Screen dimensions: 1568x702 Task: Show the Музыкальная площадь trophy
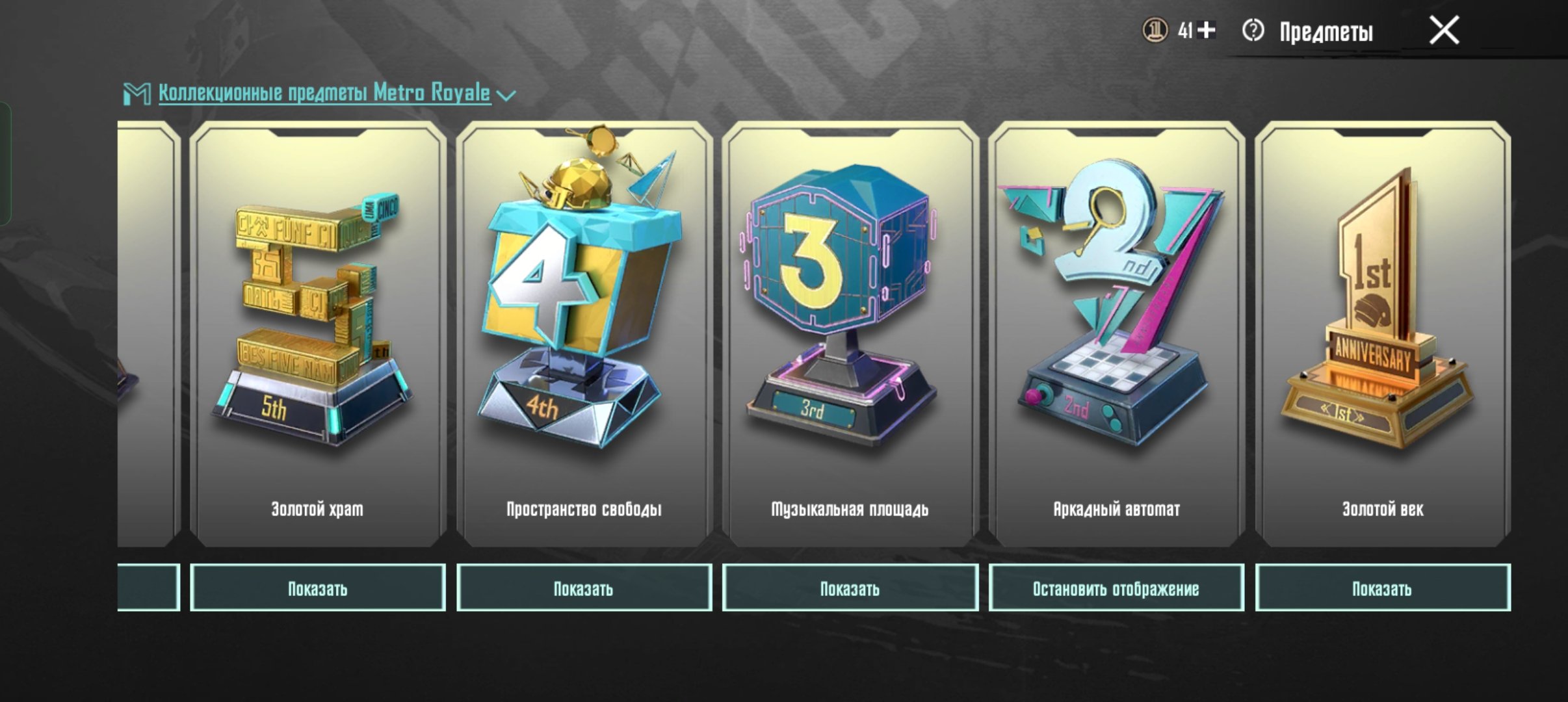850,588
